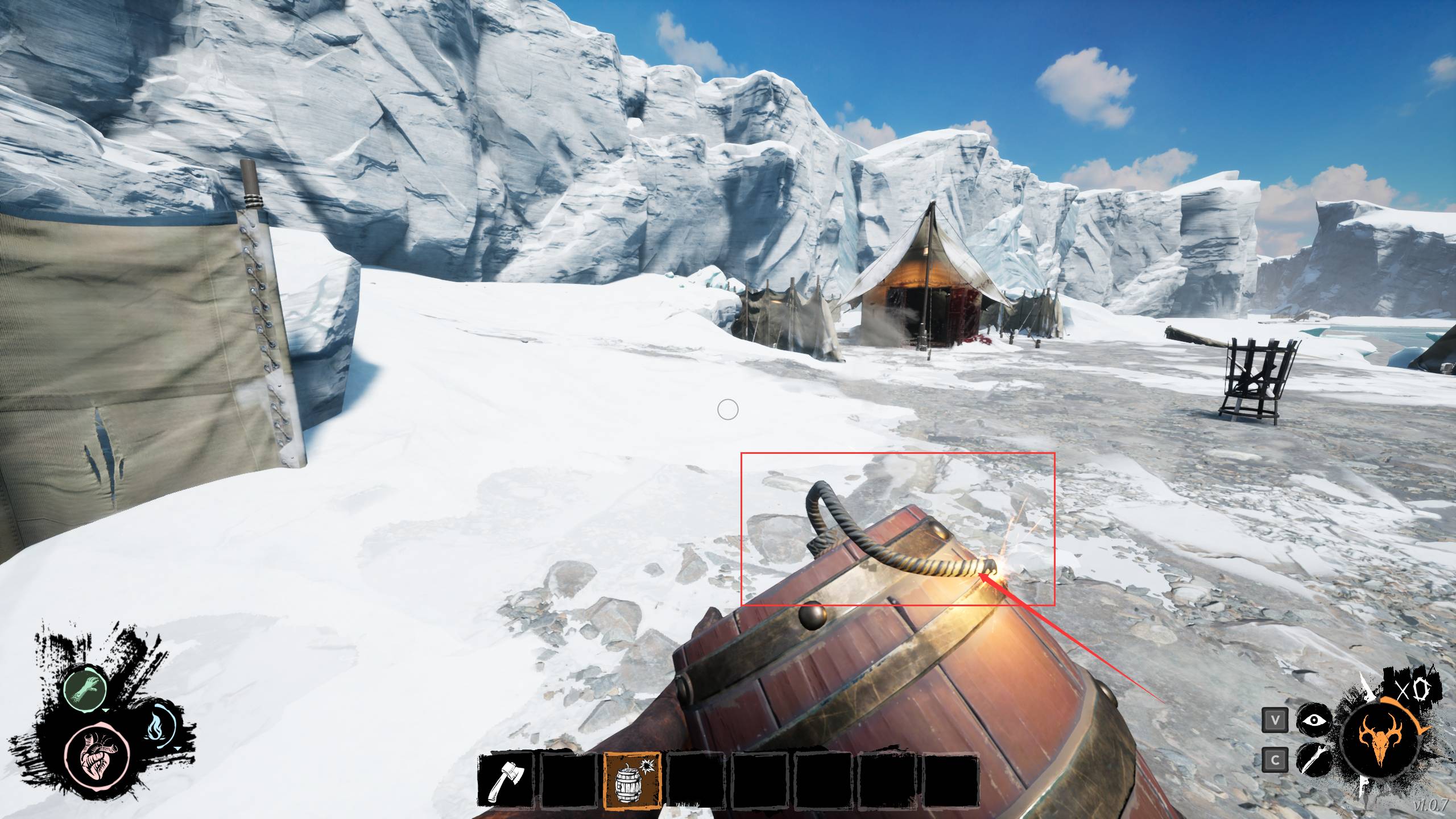Select the explosive barrel hotbar slot
1456x819 pixels.
point(632,780)
